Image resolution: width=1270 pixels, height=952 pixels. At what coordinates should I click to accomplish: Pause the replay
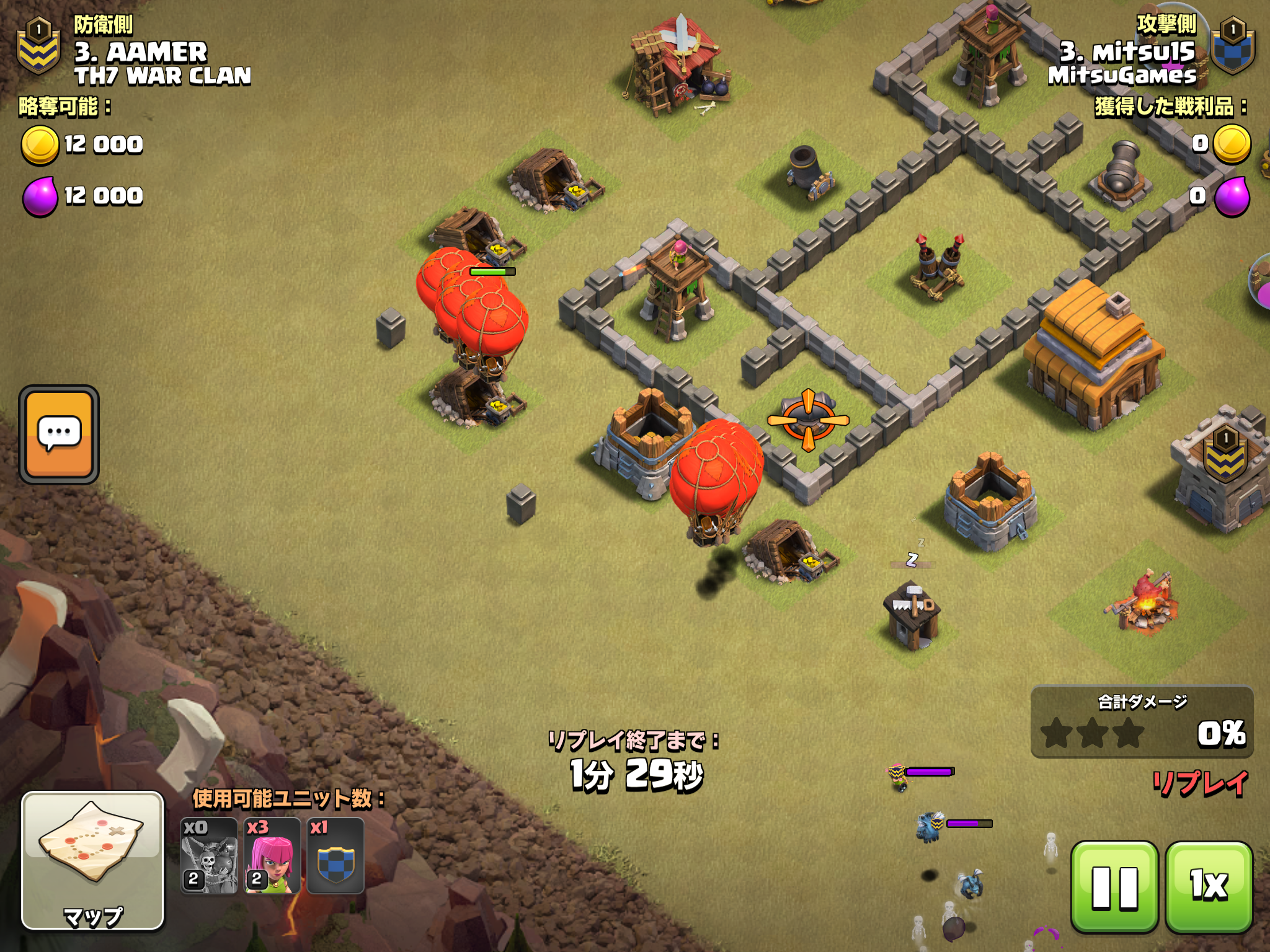point(1114,887)
